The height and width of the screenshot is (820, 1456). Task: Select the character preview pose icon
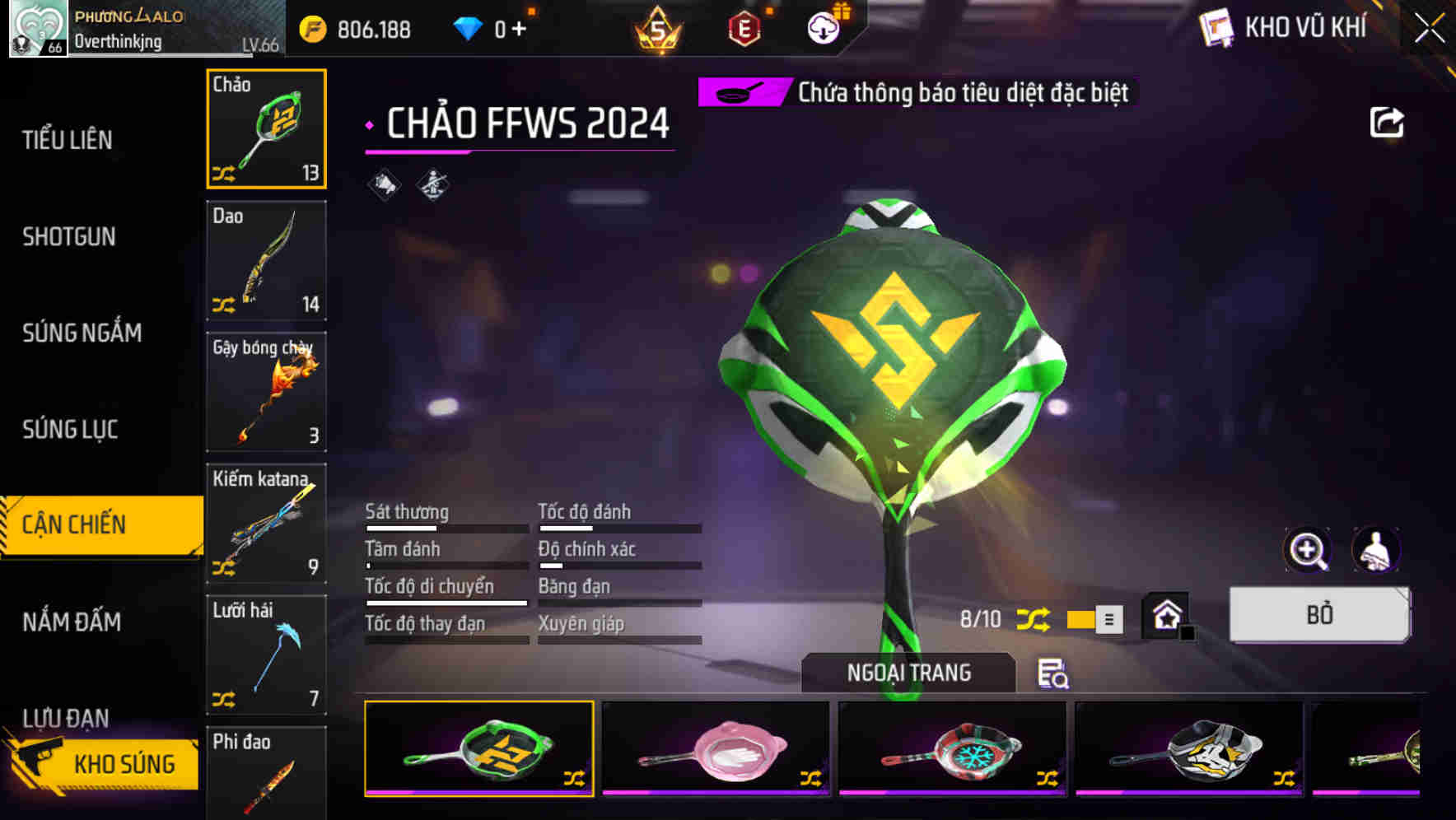coord(1374,550)
